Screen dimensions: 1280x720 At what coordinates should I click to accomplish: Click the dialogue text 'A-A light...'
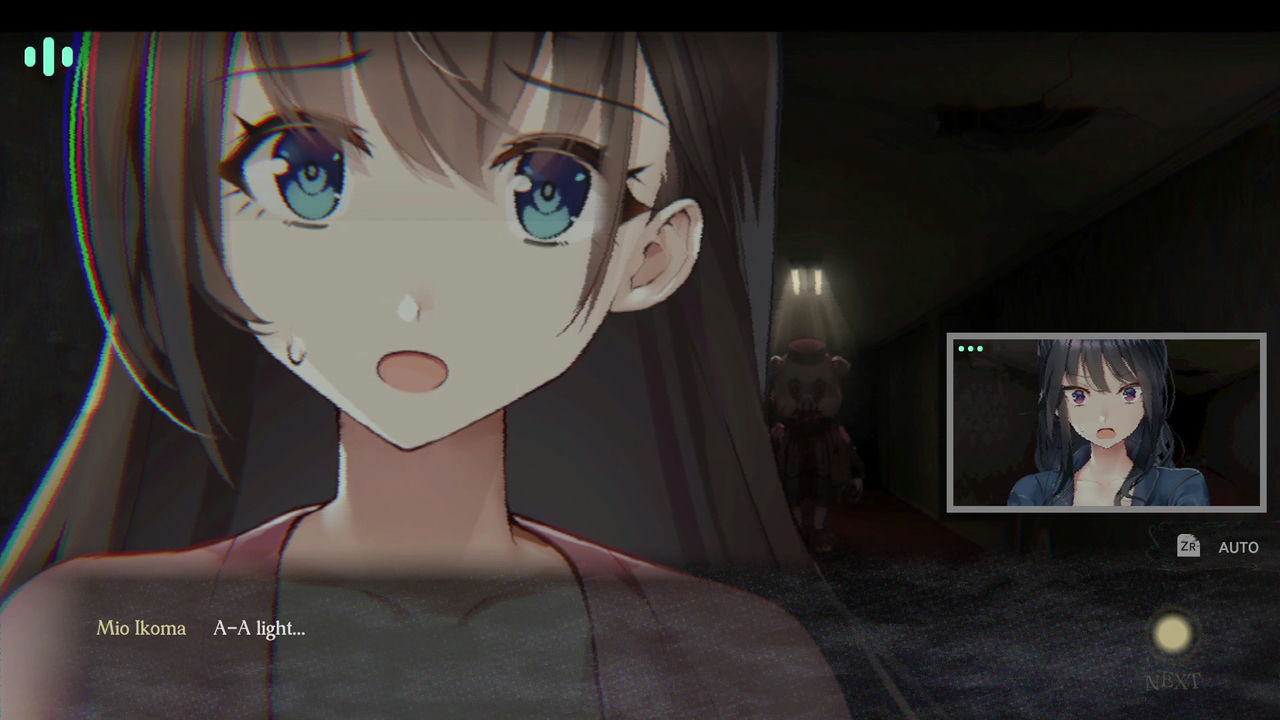260,629
